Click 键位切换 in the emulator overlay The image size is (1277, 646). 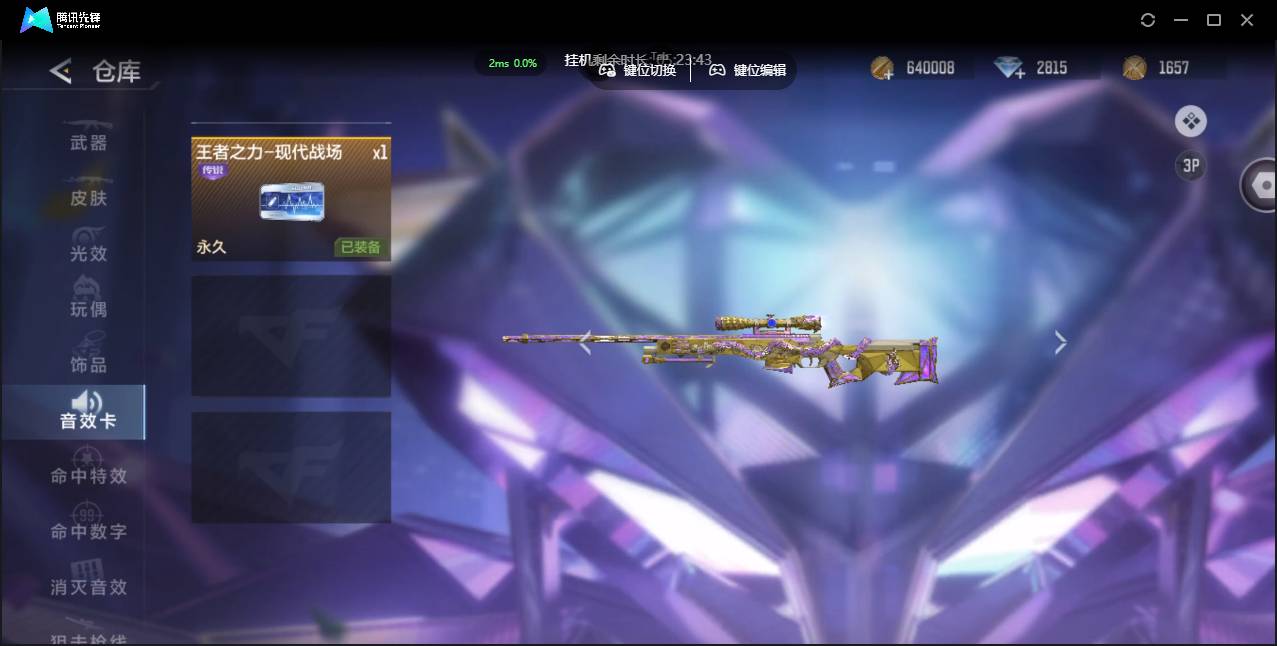click(x=638, y=70)
